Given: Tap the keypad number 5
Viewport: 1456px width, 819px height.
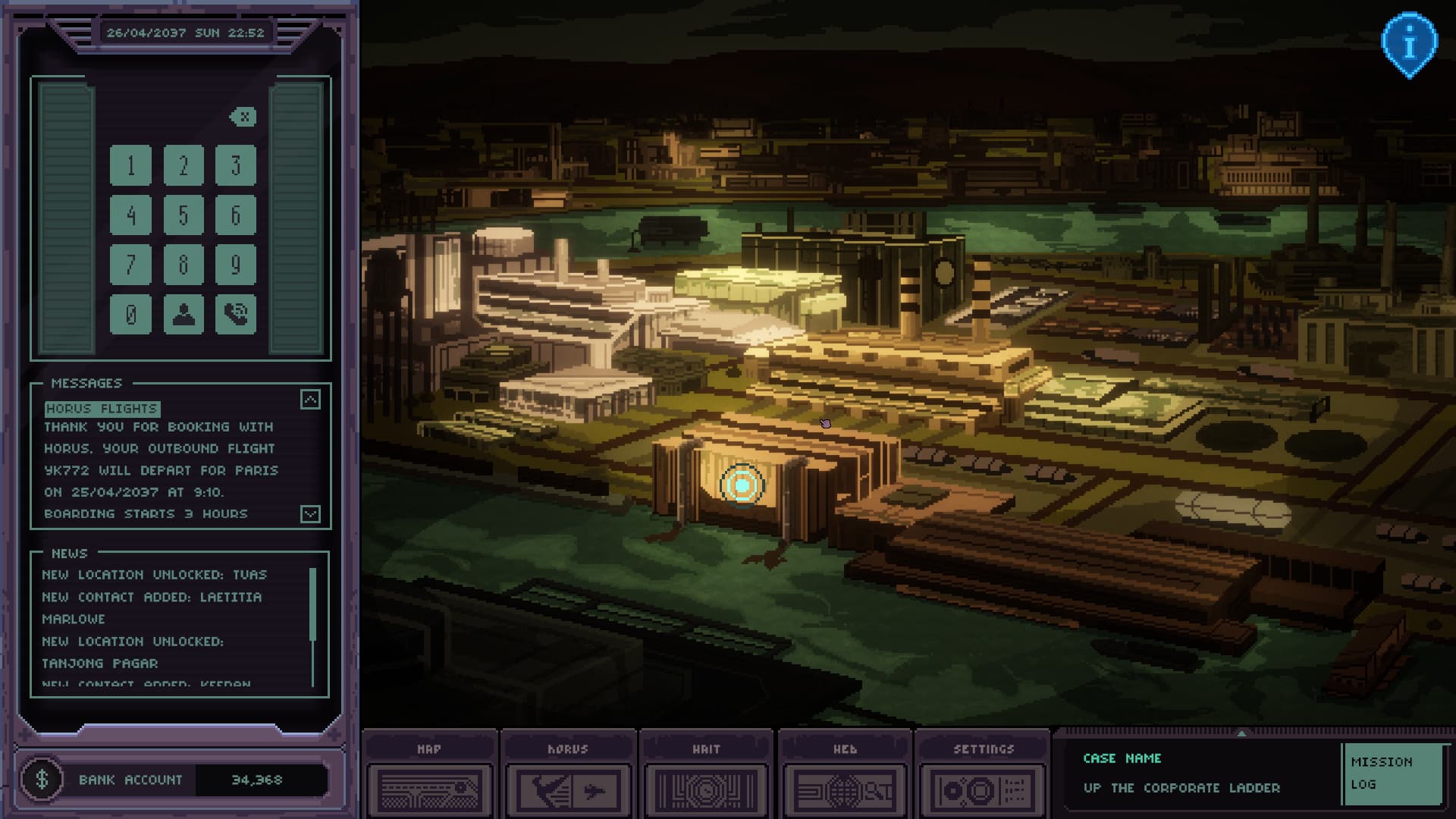Looking at the screenshot, I should [x=184, y=215].
